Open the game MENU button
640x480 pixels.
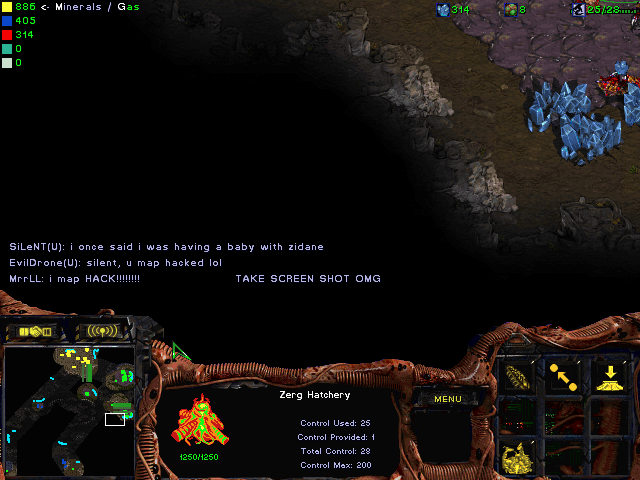[x=447, y=399]
